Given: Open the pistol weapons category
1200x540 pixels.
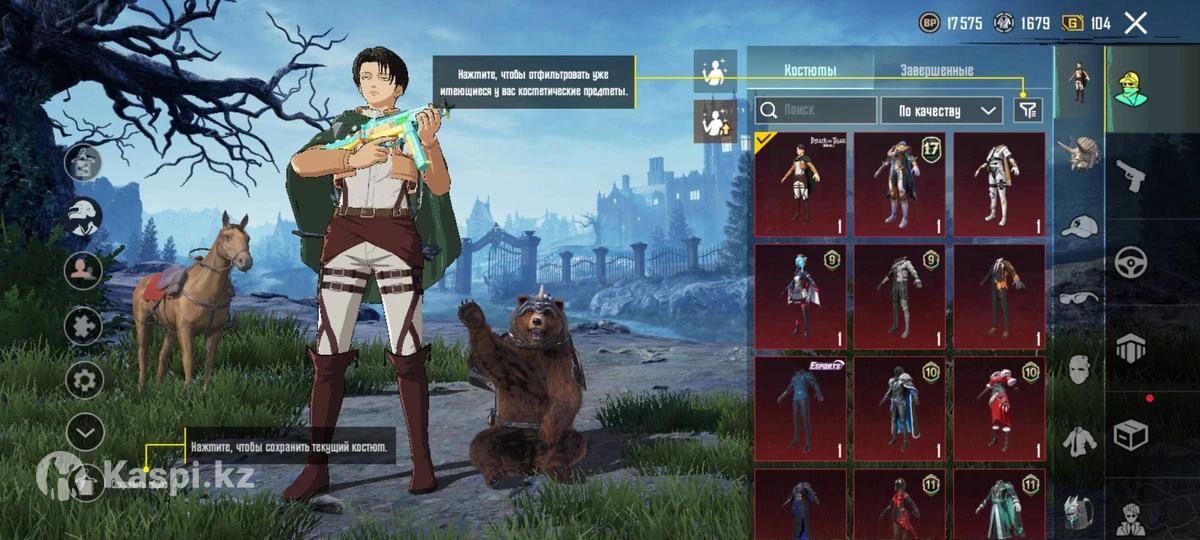Looking at the screenshot, I should [1131, 173].
